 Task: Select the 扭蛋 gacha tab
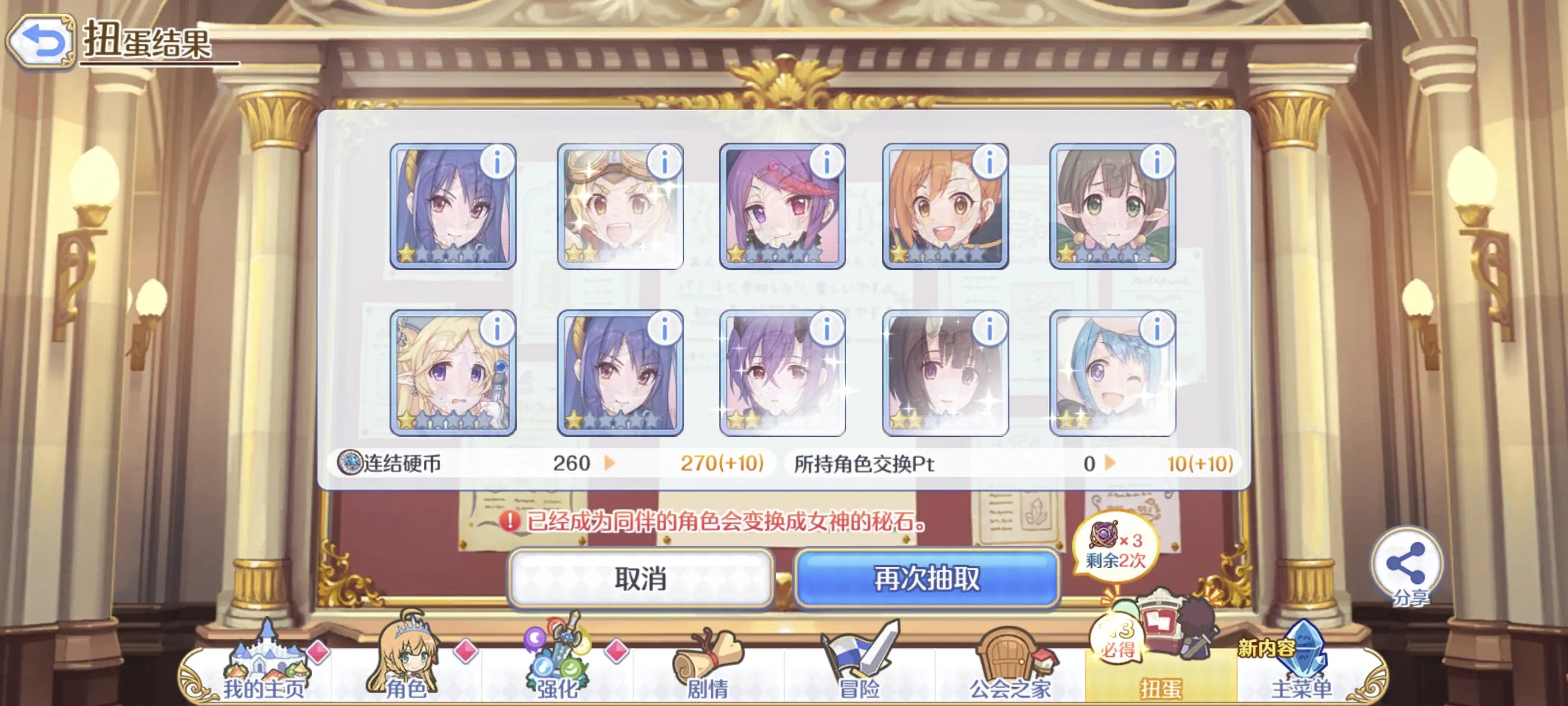pos(1161,671)
